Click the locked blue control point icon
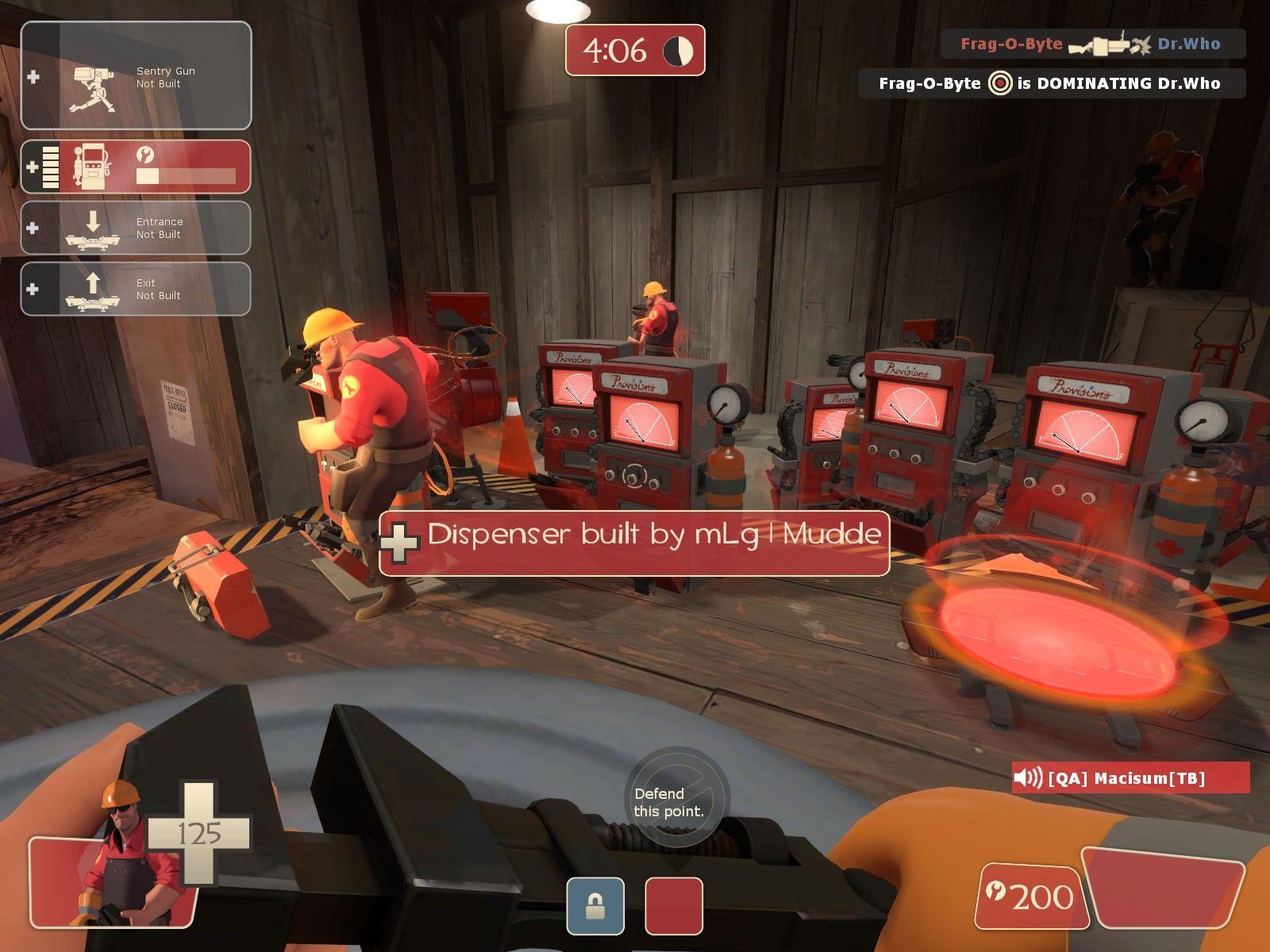The width and height of the screenshot is (1270, 952). 595,906
